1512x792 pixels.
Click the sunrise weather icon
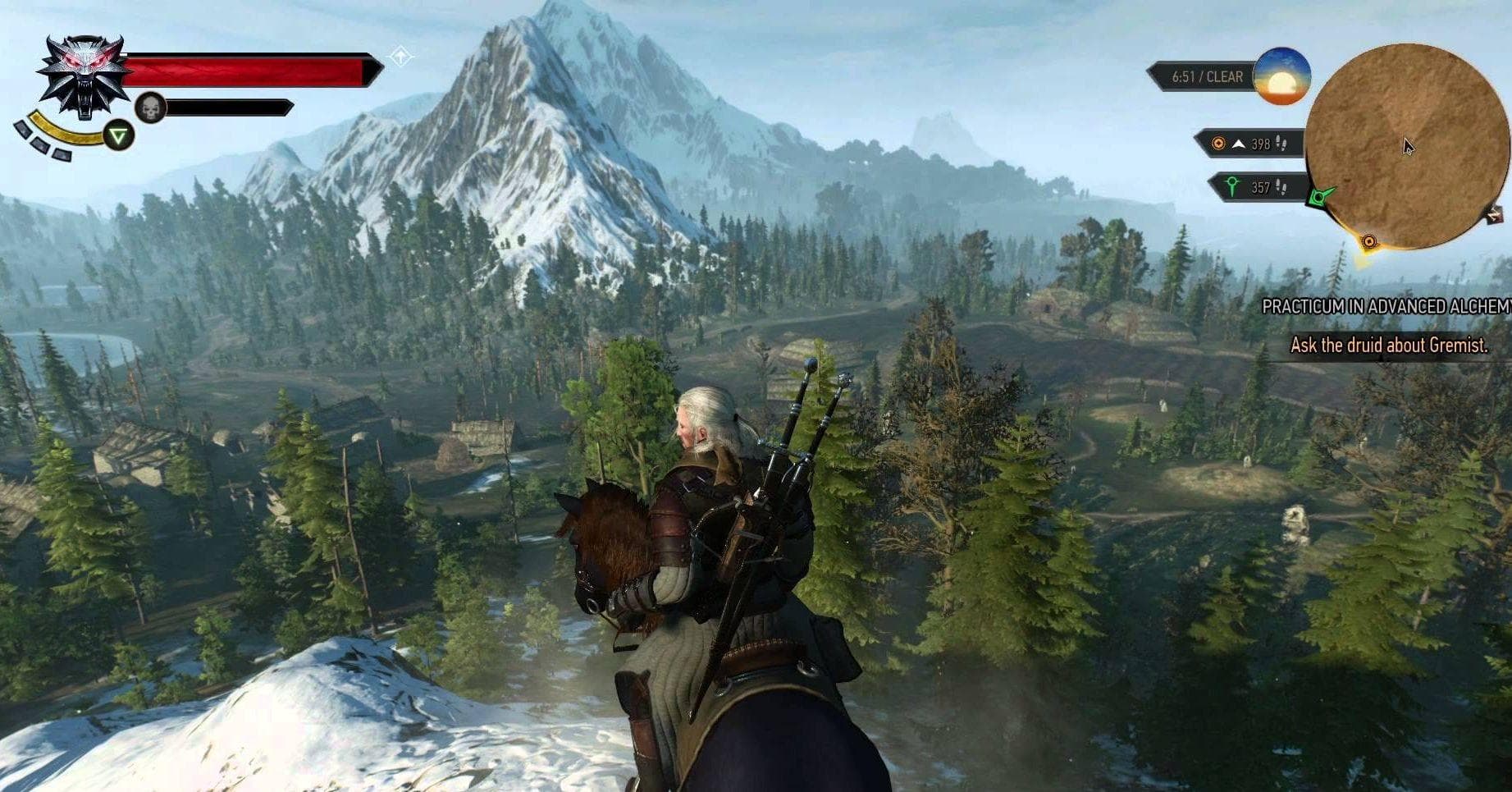[1281, 76]
